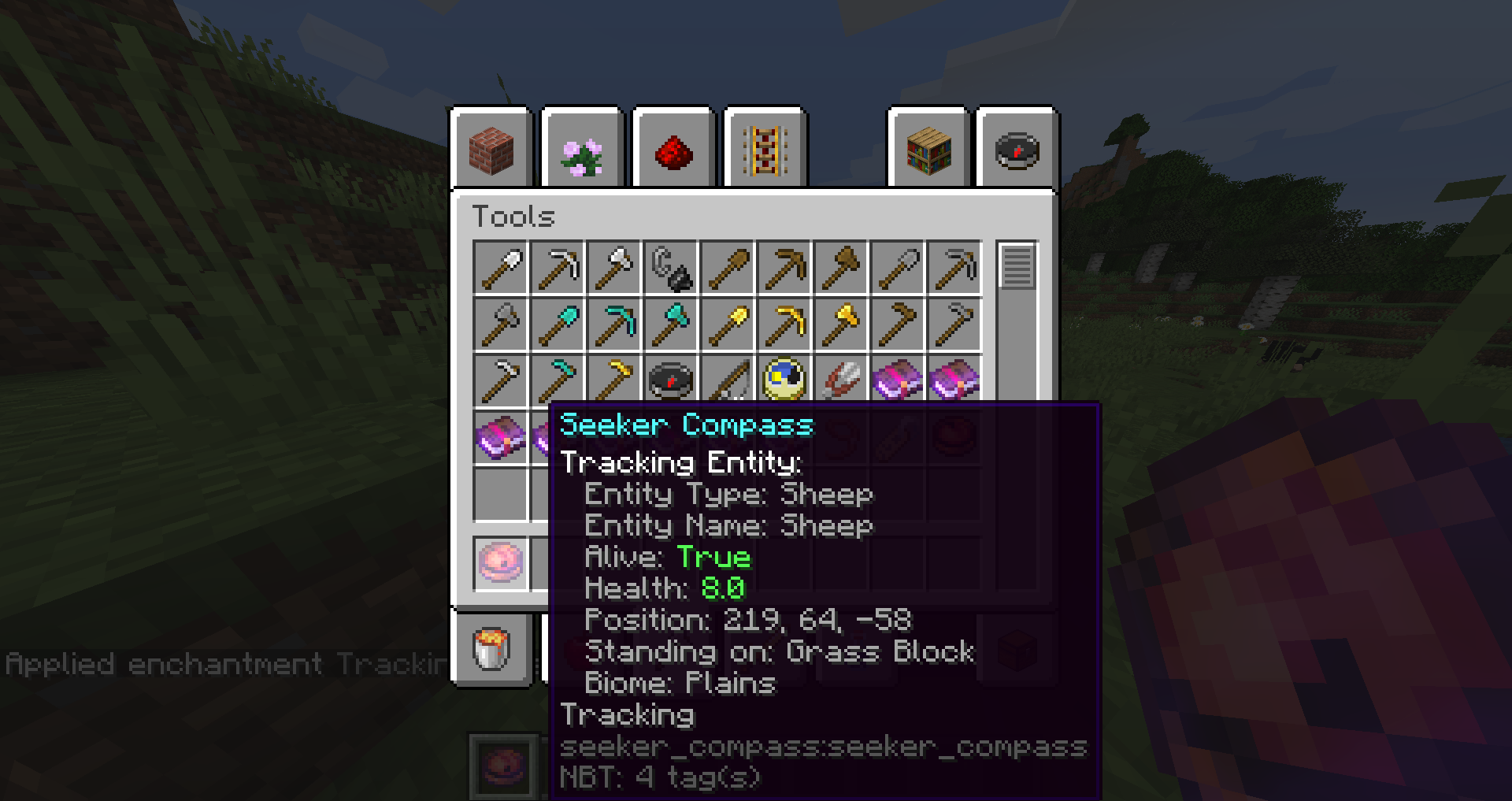Switch to the Decoration Blocks flower tab
This screenshot has width=1512, height=801.
point(583,150)
